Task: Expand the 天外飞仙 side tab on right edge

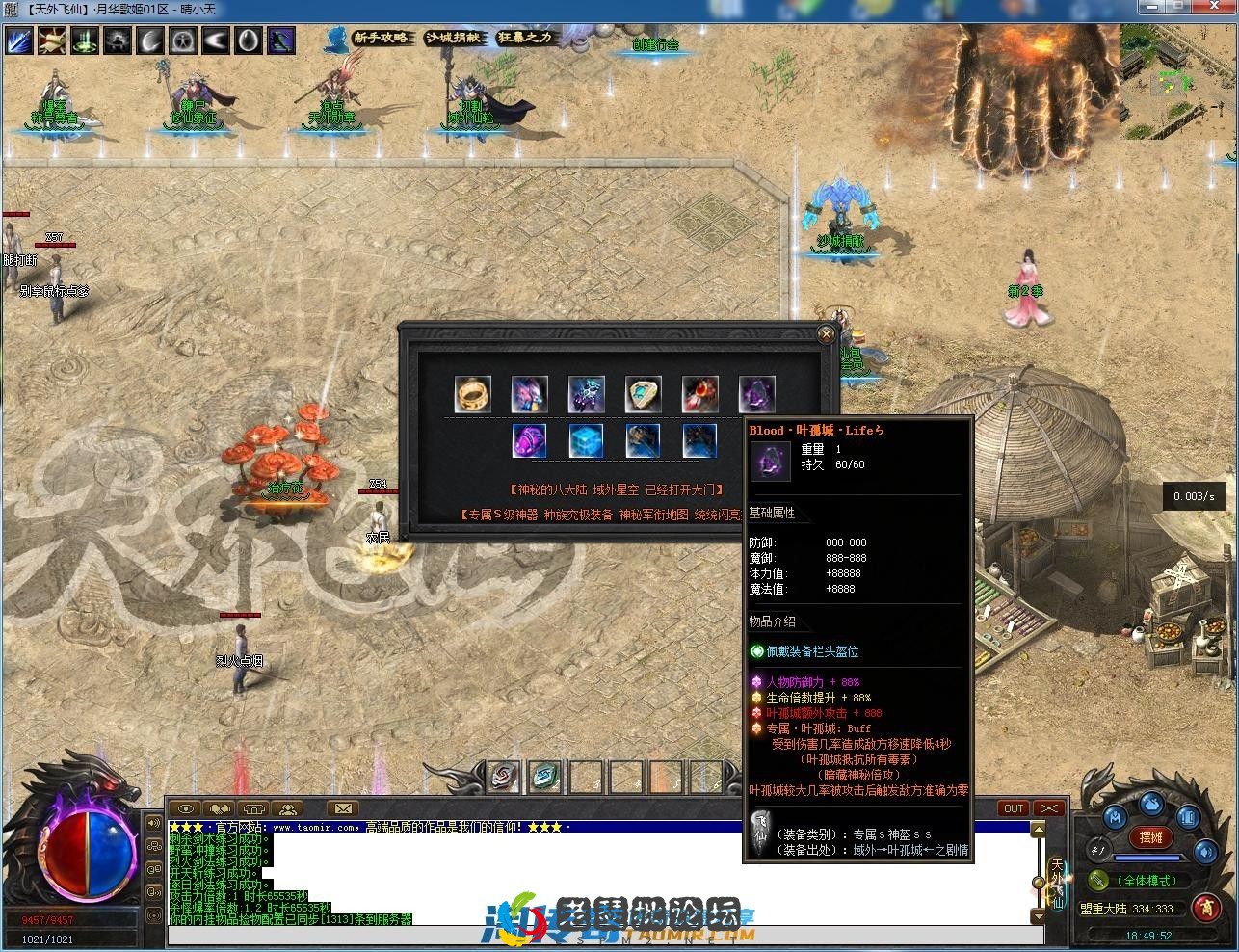Action: coord(1057,884)
